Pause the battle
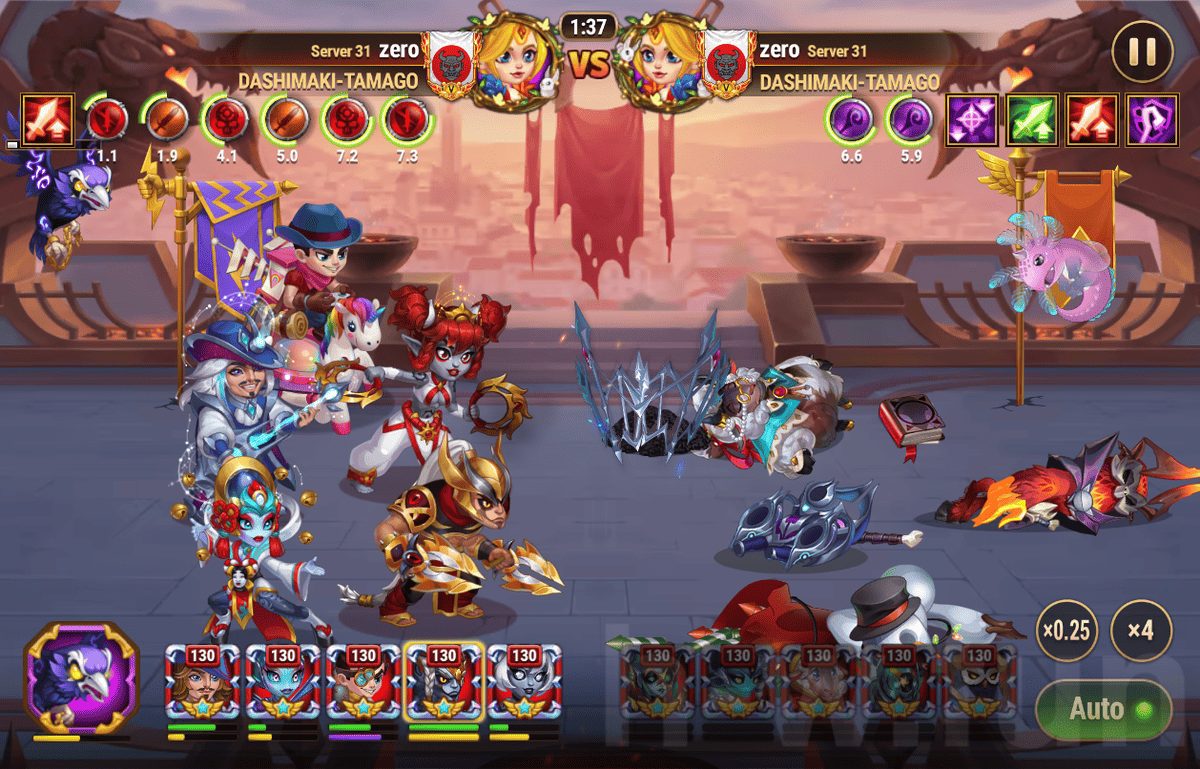 (1142, 51)
